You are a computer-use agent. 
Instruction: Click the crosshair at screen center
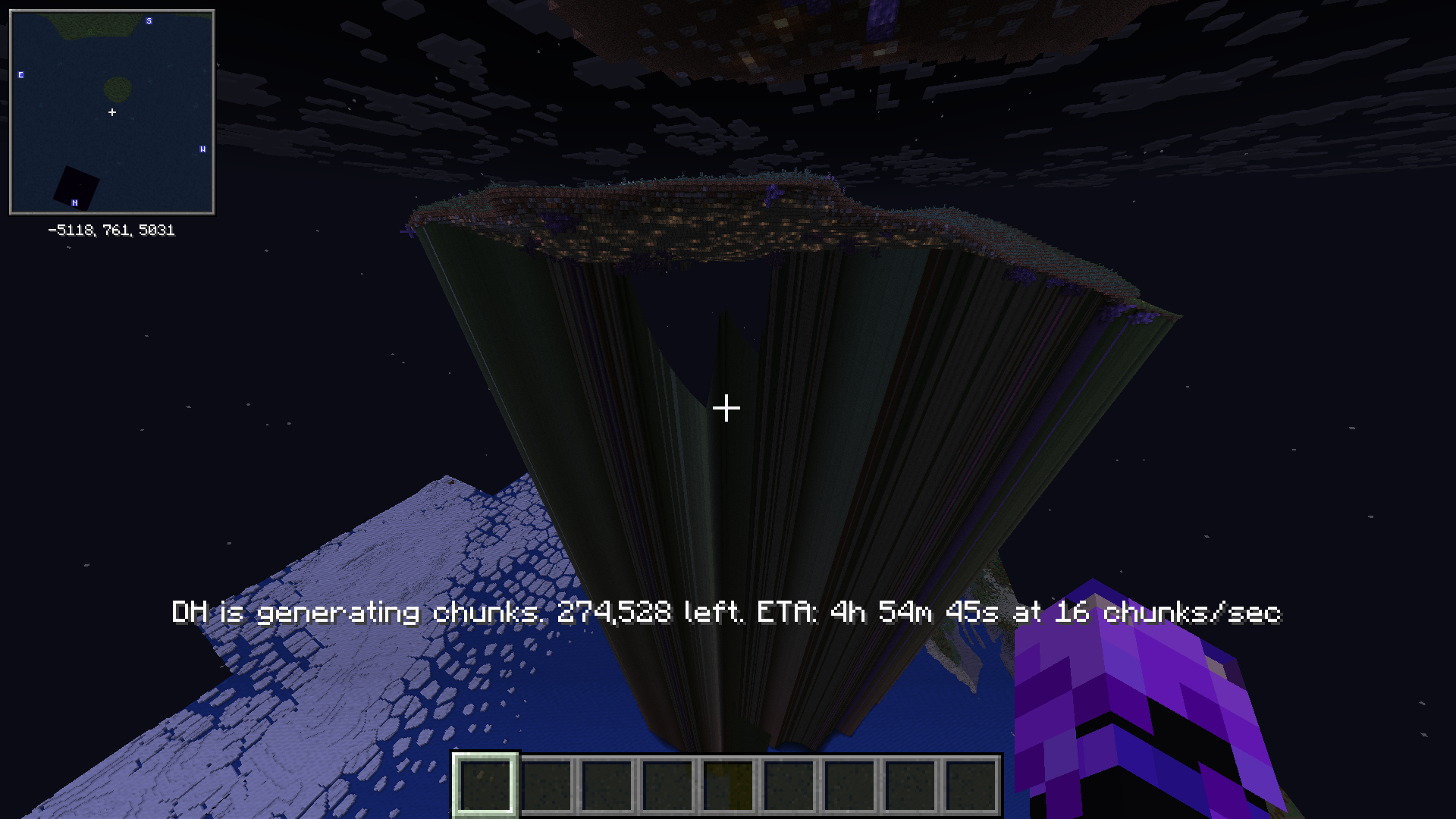tap(726, 408)
